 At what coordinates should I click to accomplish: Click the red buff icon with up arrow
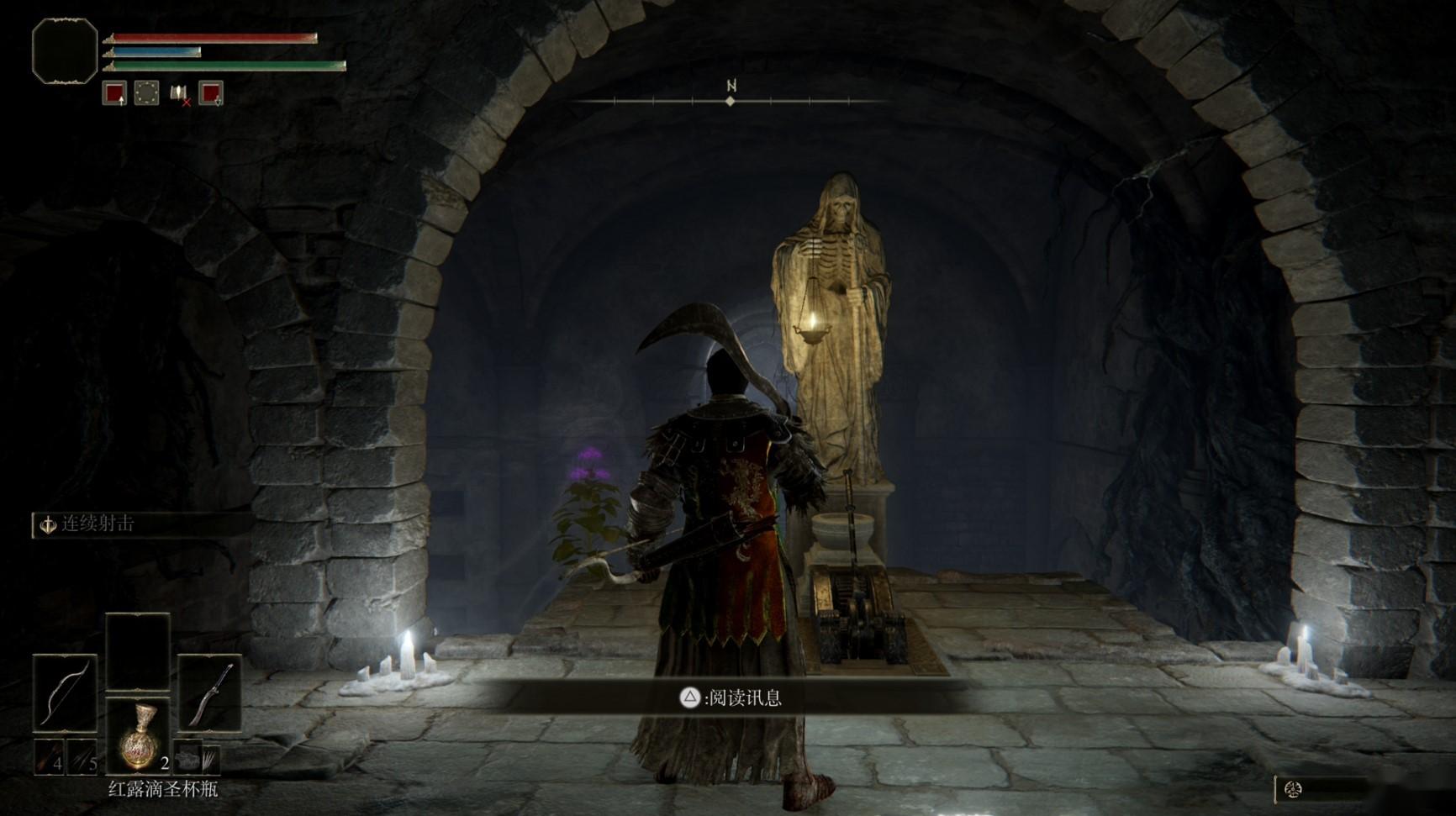pos(114,92)
